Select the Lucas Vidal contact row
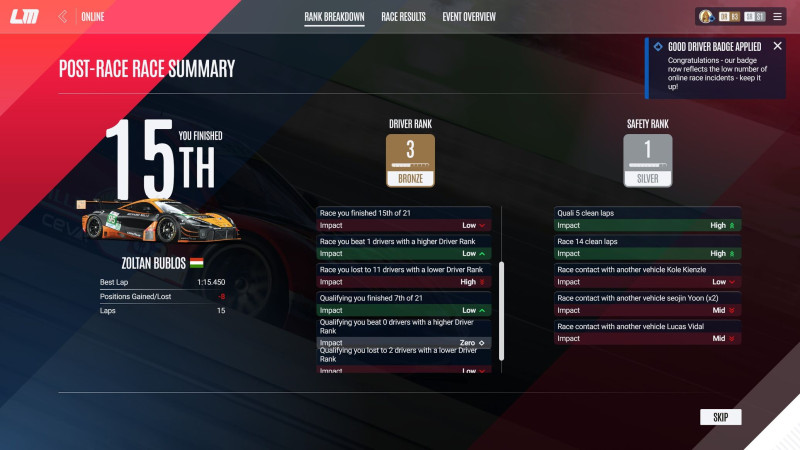This screenshot has width=800, height=450. pyautogui.click(x=648, y=332)
